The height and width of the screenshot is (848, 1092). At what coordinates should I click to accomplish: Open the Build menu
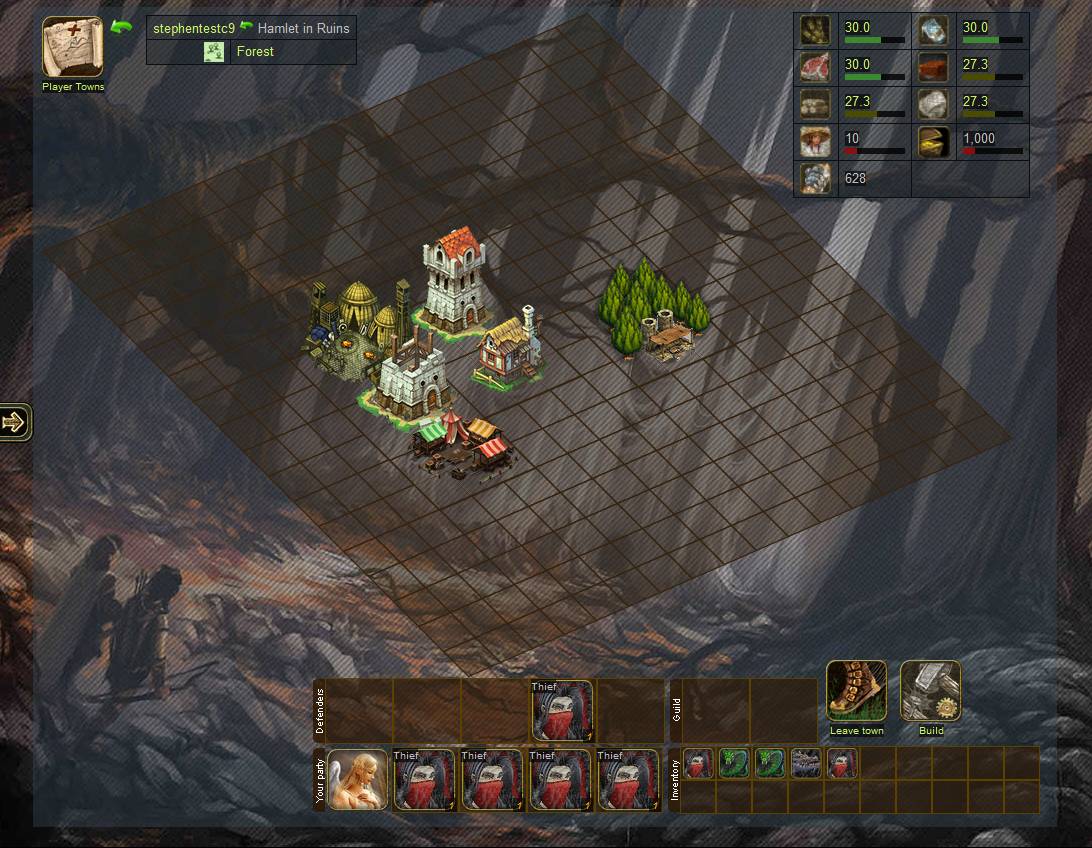point(931,691)
